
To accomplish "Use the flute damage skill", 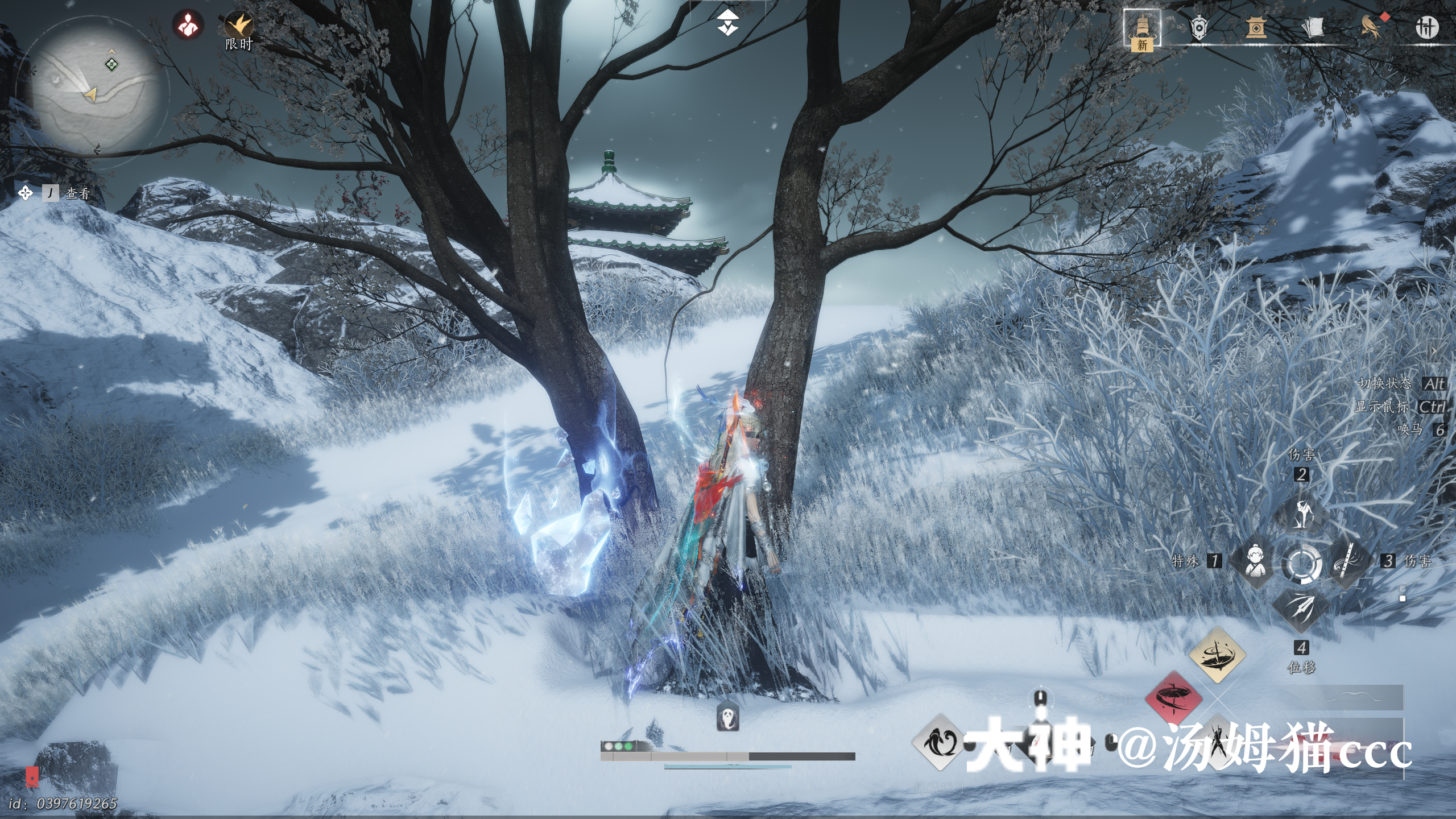I will 1347,562.
